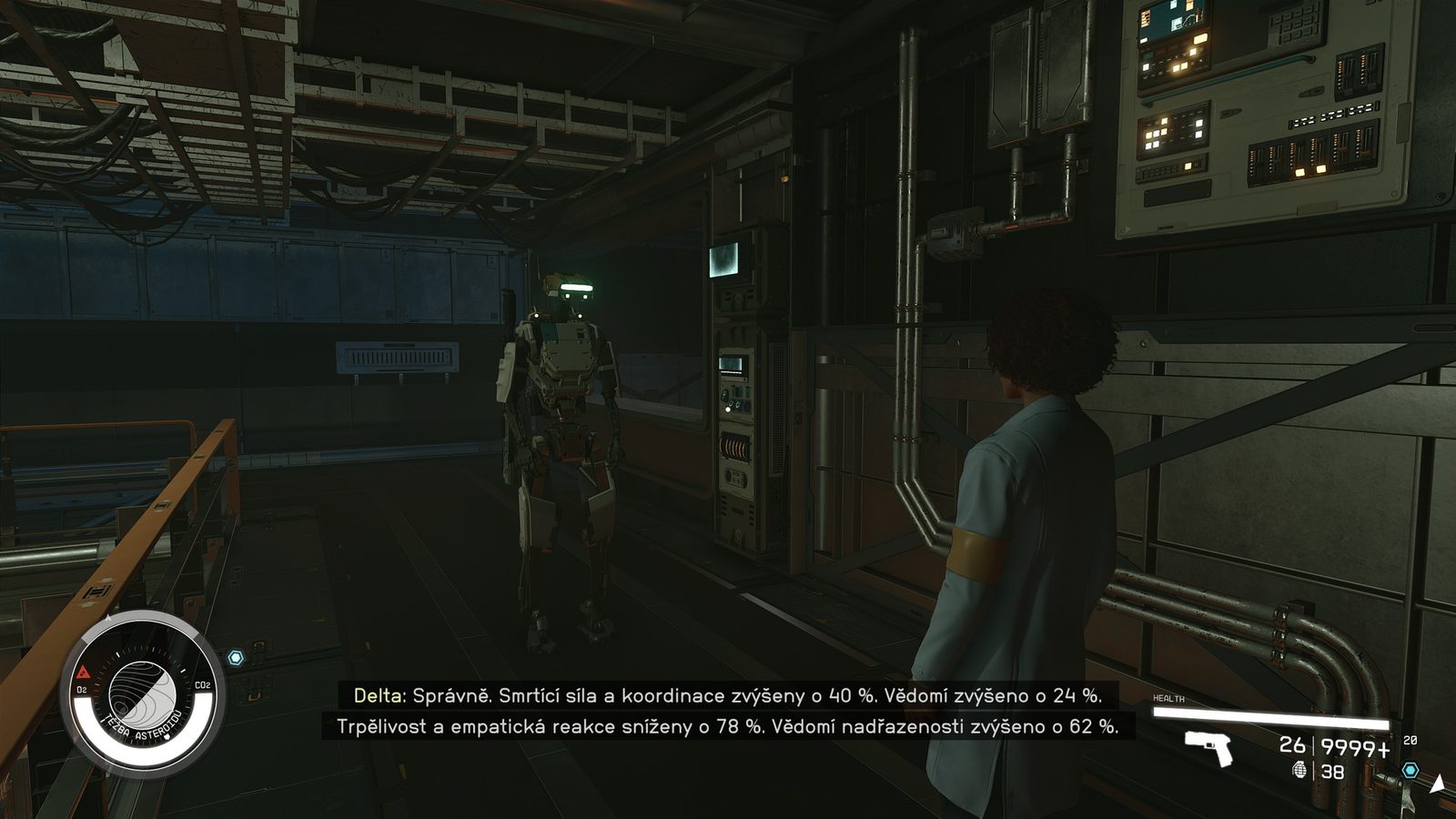Select the red triangle warning icon
The height and width of the screenshot is (819, 1456).
point(83,673)
